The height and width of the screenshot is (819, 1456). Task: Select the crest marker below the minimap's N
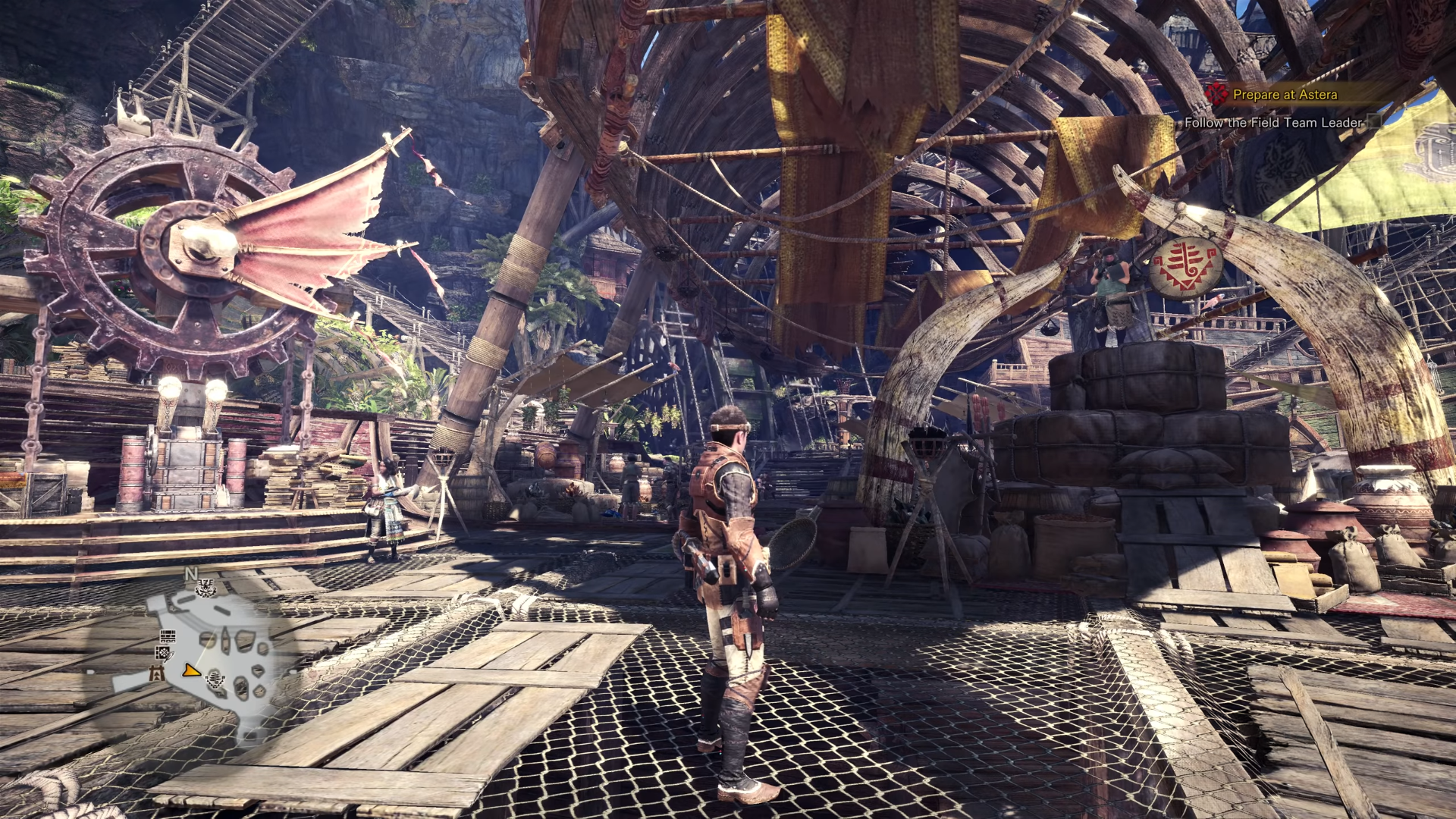coord(206,588)
